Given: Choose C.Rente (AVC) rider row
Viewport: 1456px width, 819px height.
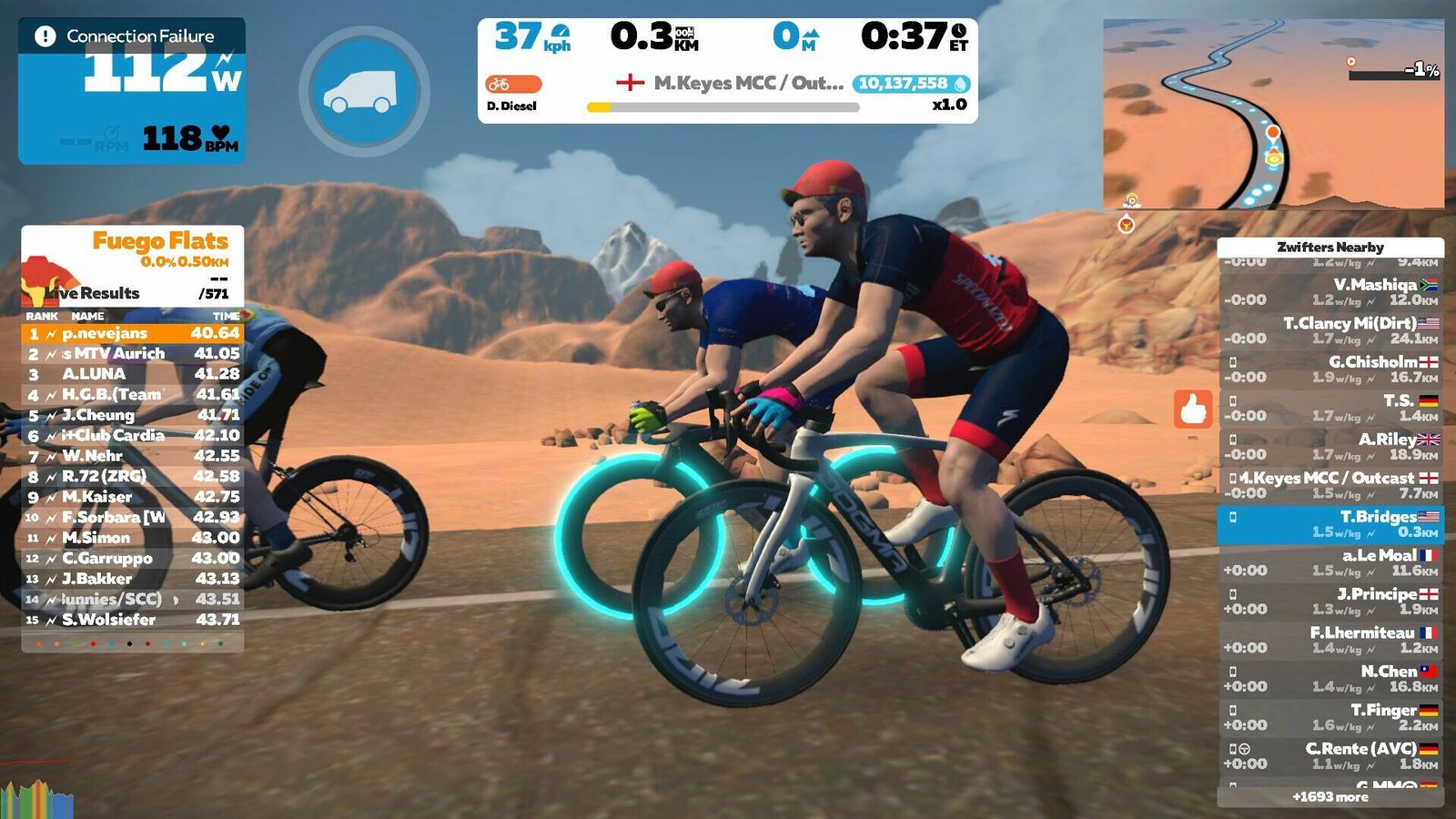Looking at the screenshot, I should 1330,756.
